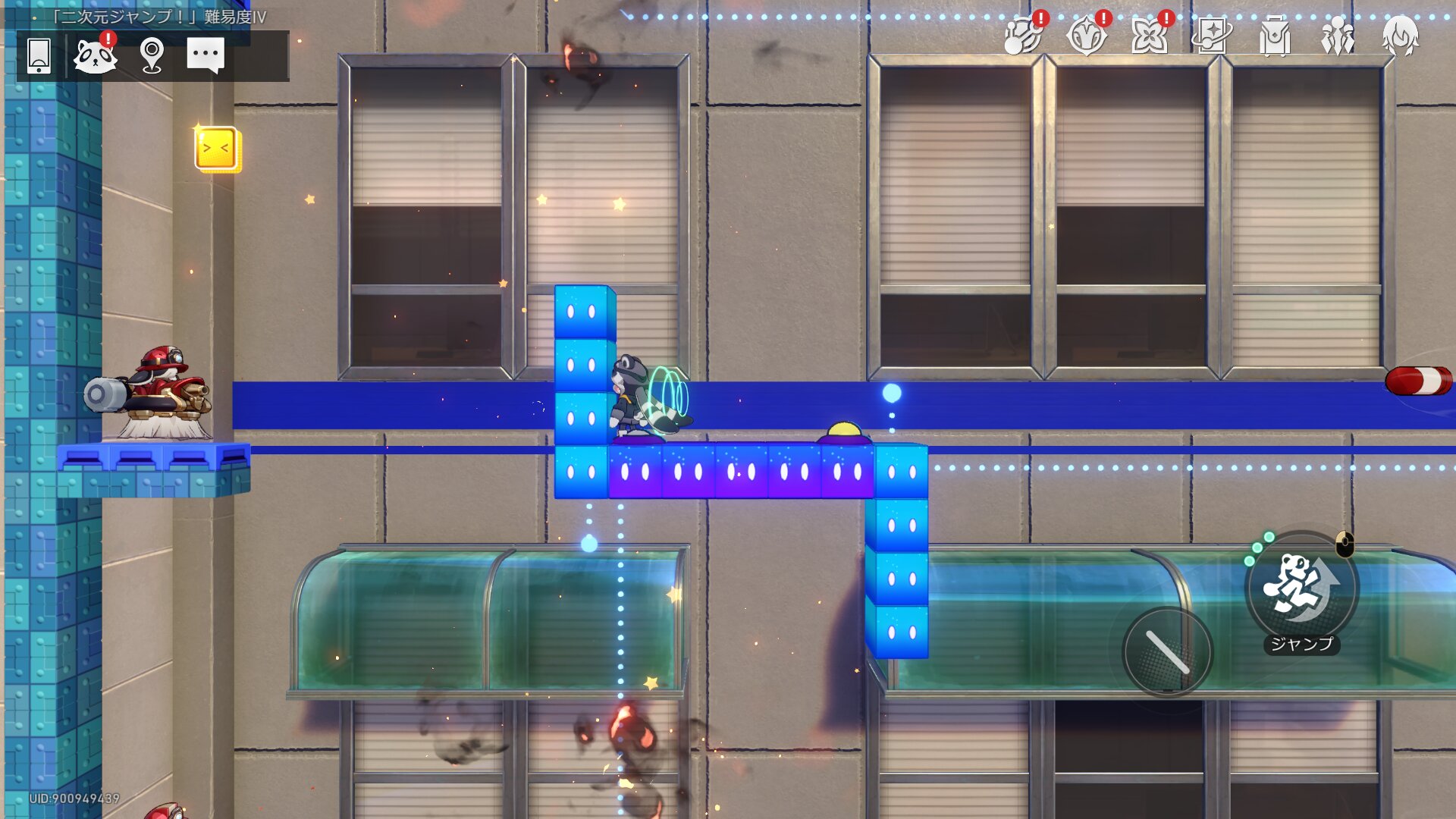This screenshot has height=819, width=1456.
Task: Open the phone menu icon
Action: point(39,55)
